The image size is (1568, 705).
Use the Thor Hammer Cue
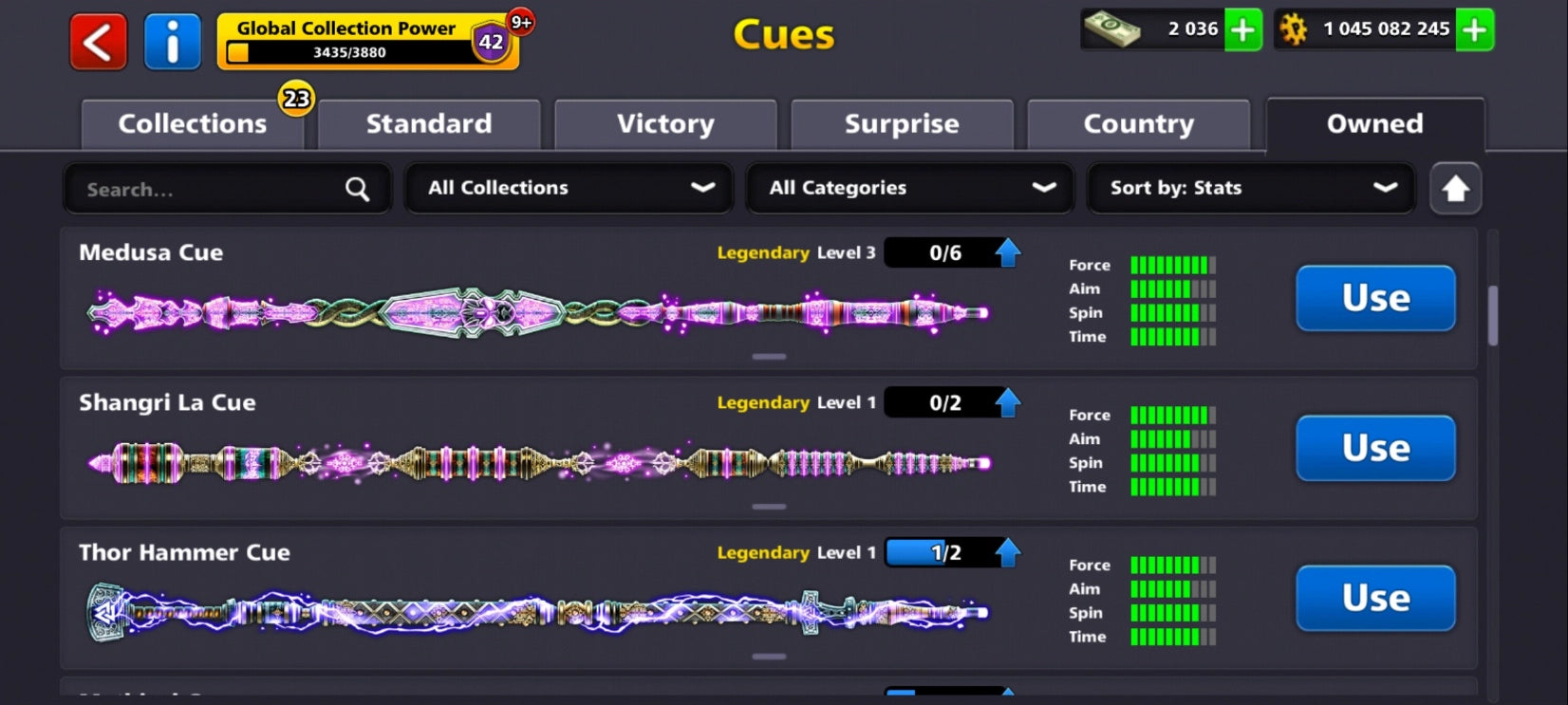click(1375, 599)
